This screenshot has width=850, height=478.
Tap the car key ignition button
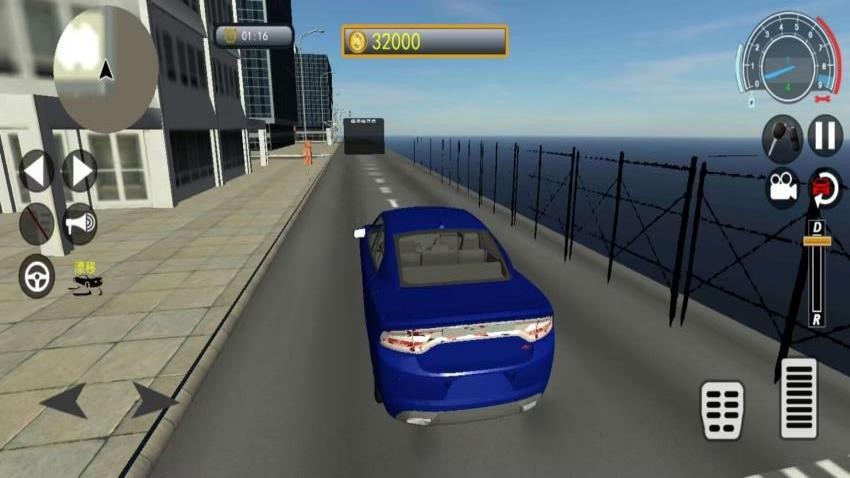(x=782, y=137)
